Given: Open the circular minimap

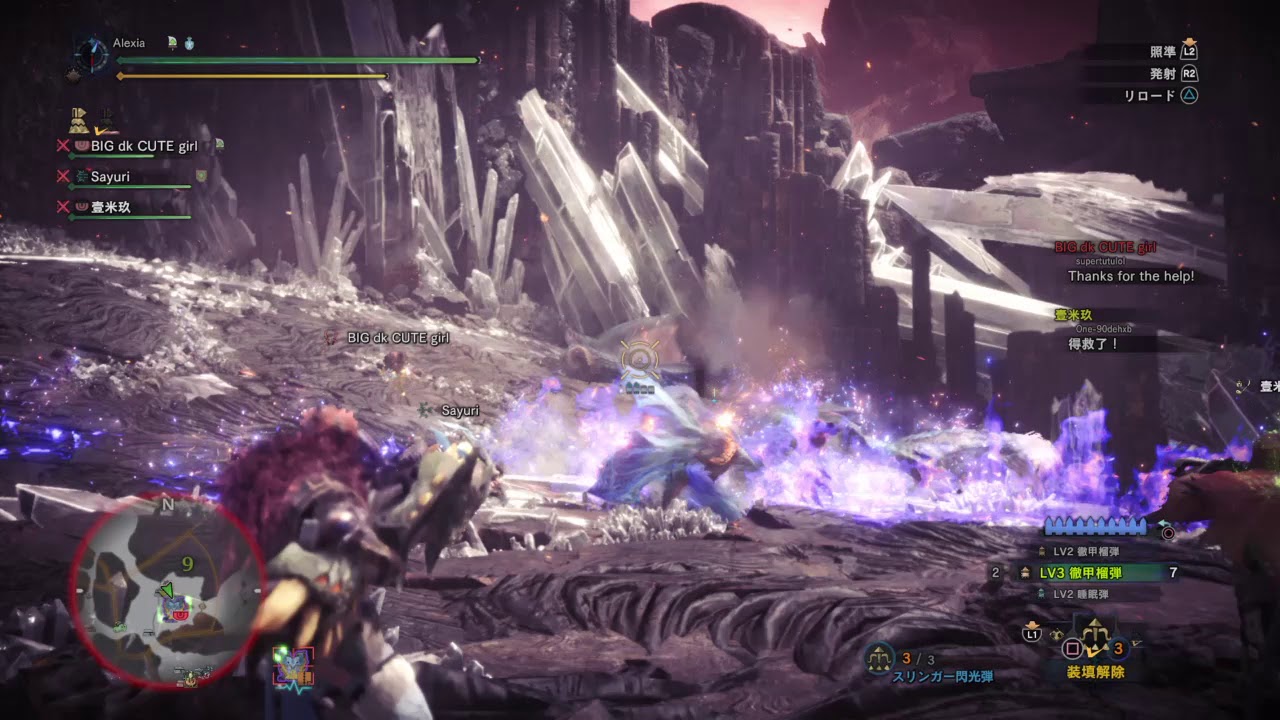Looking at the screenshot, I should (x=166, y=590).
